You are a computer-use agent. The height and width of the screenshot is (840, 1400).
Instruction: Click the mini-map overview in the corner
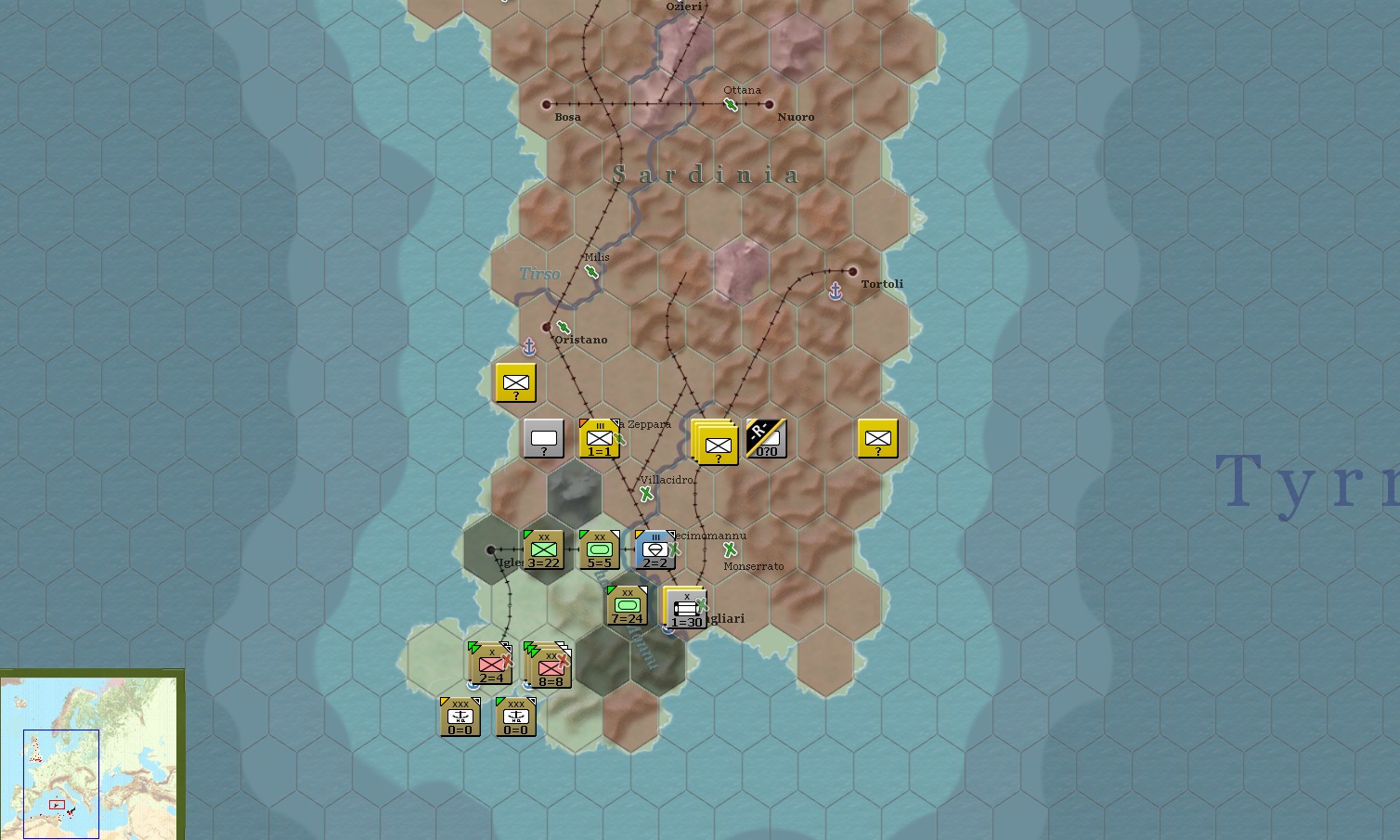point(91,754)
